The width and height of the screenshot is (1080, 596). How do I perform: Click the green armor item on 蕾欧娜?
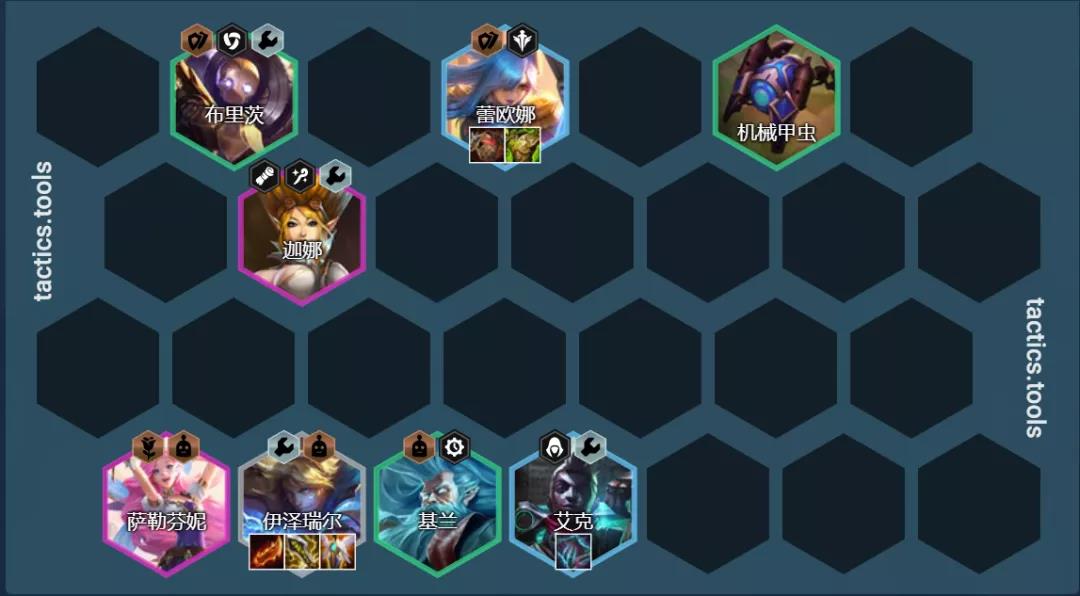(x=523, y=145)
